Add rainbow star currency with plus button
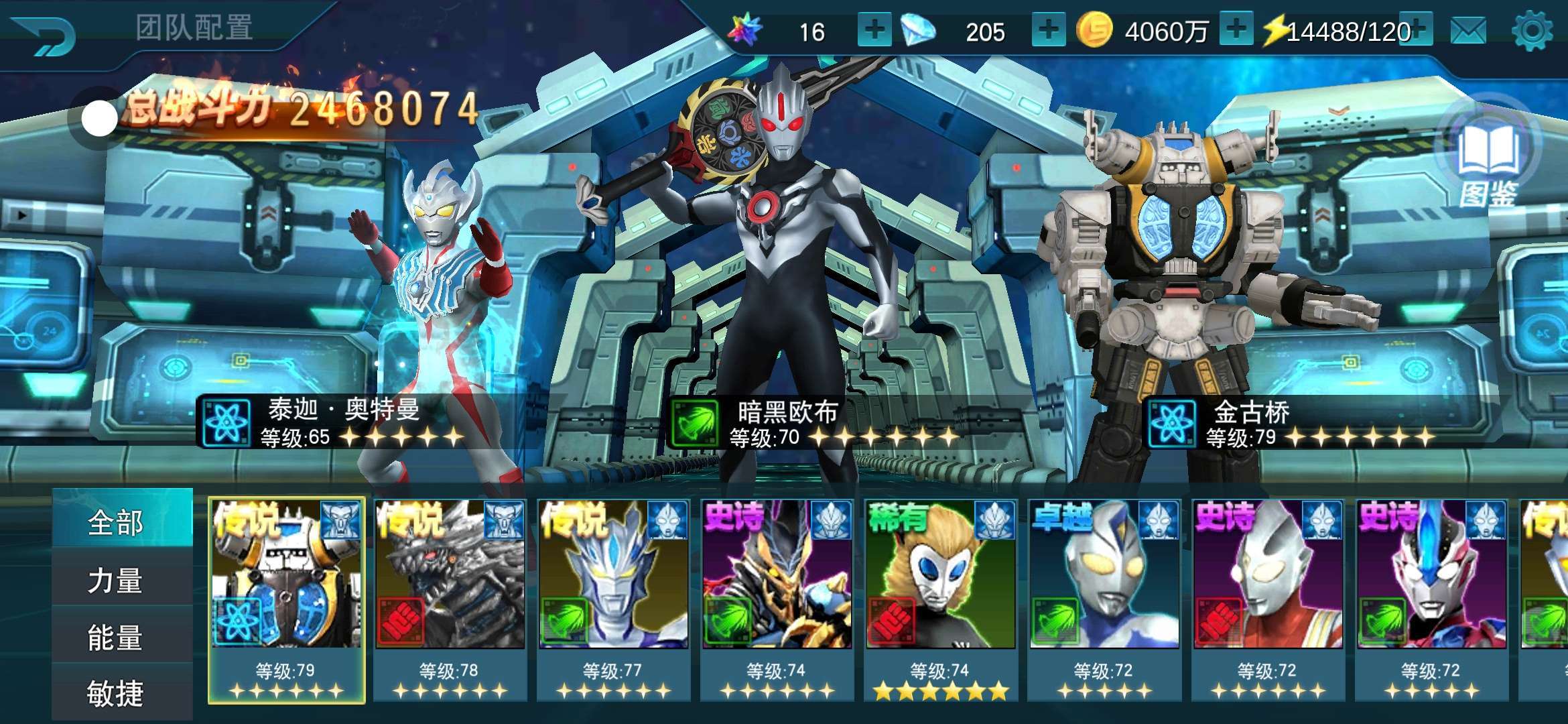The image size is (1568, 724). [x=874, y=30]
